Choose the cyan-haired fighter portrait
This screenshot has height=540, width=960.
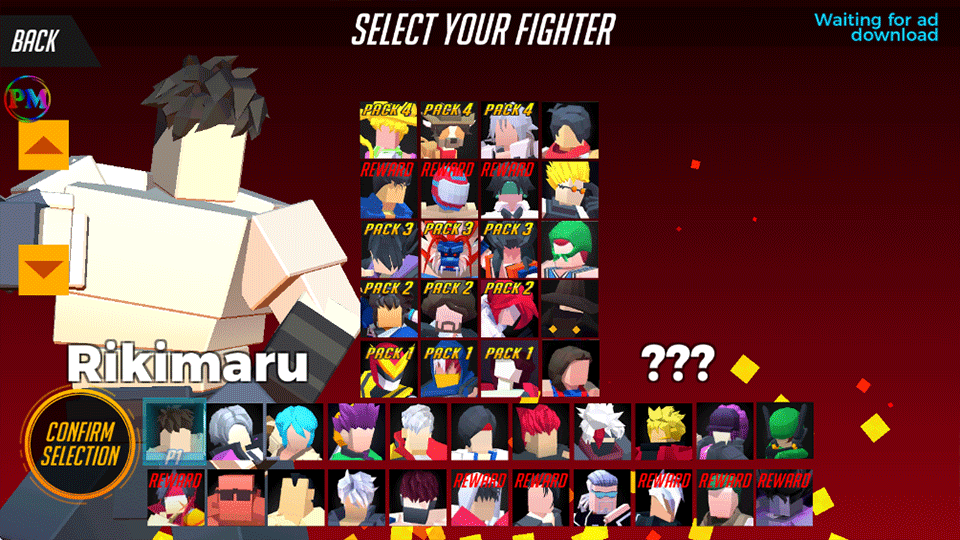point(297,431)
